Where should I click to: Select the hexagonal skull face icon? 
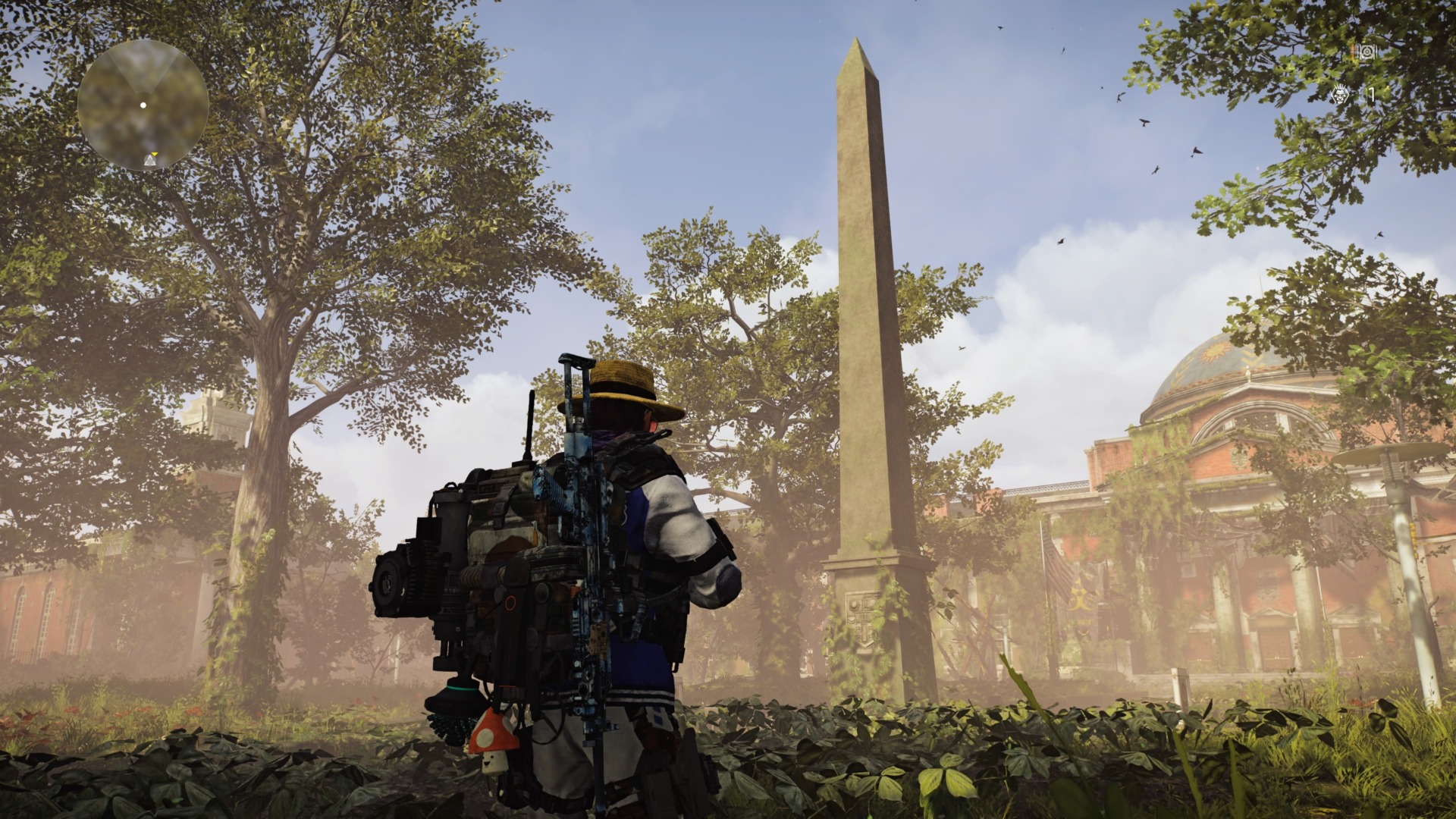(x=1341, y=96)
